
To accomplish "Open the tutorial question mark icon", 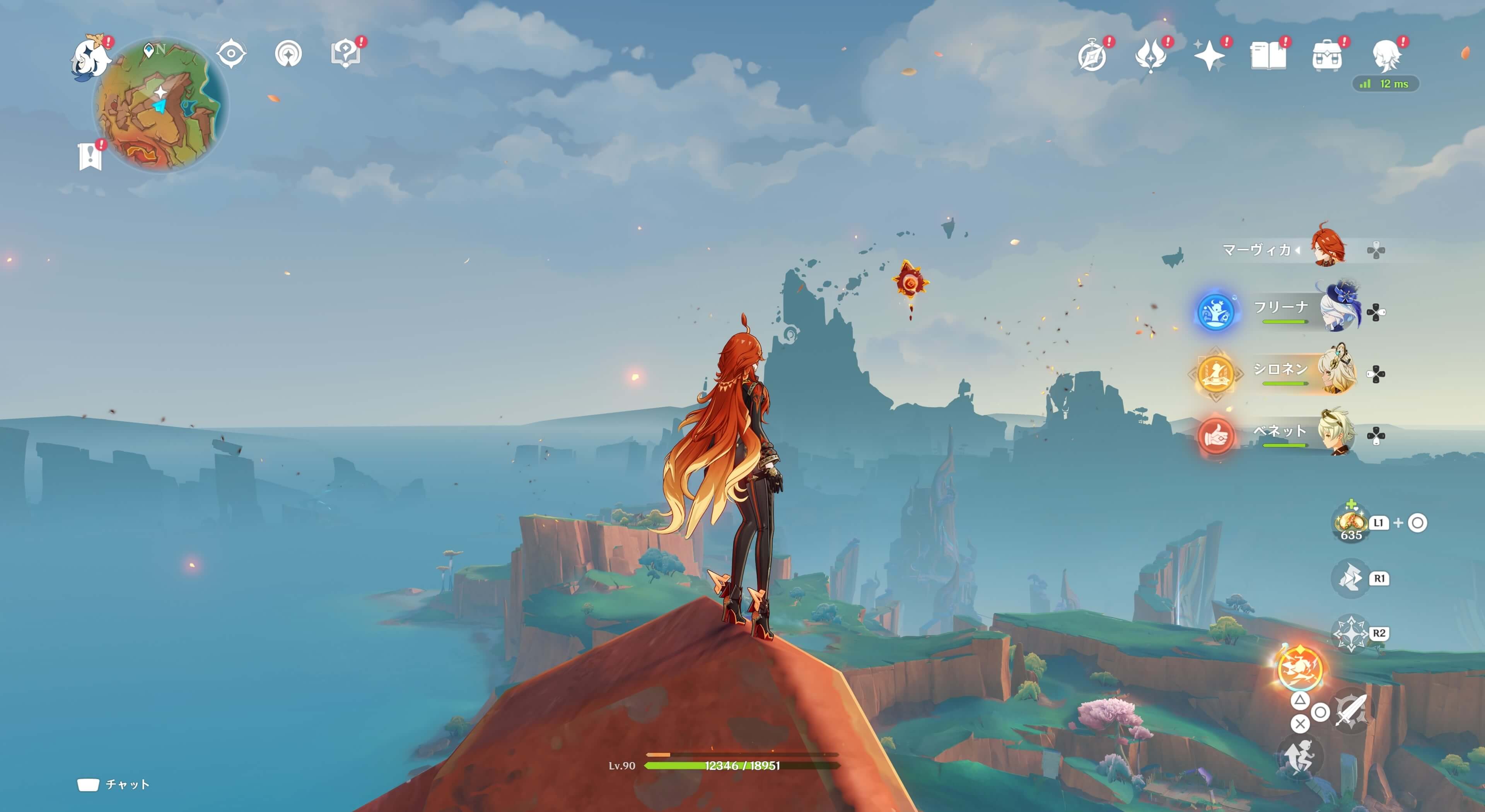I will tap(345, 54).
